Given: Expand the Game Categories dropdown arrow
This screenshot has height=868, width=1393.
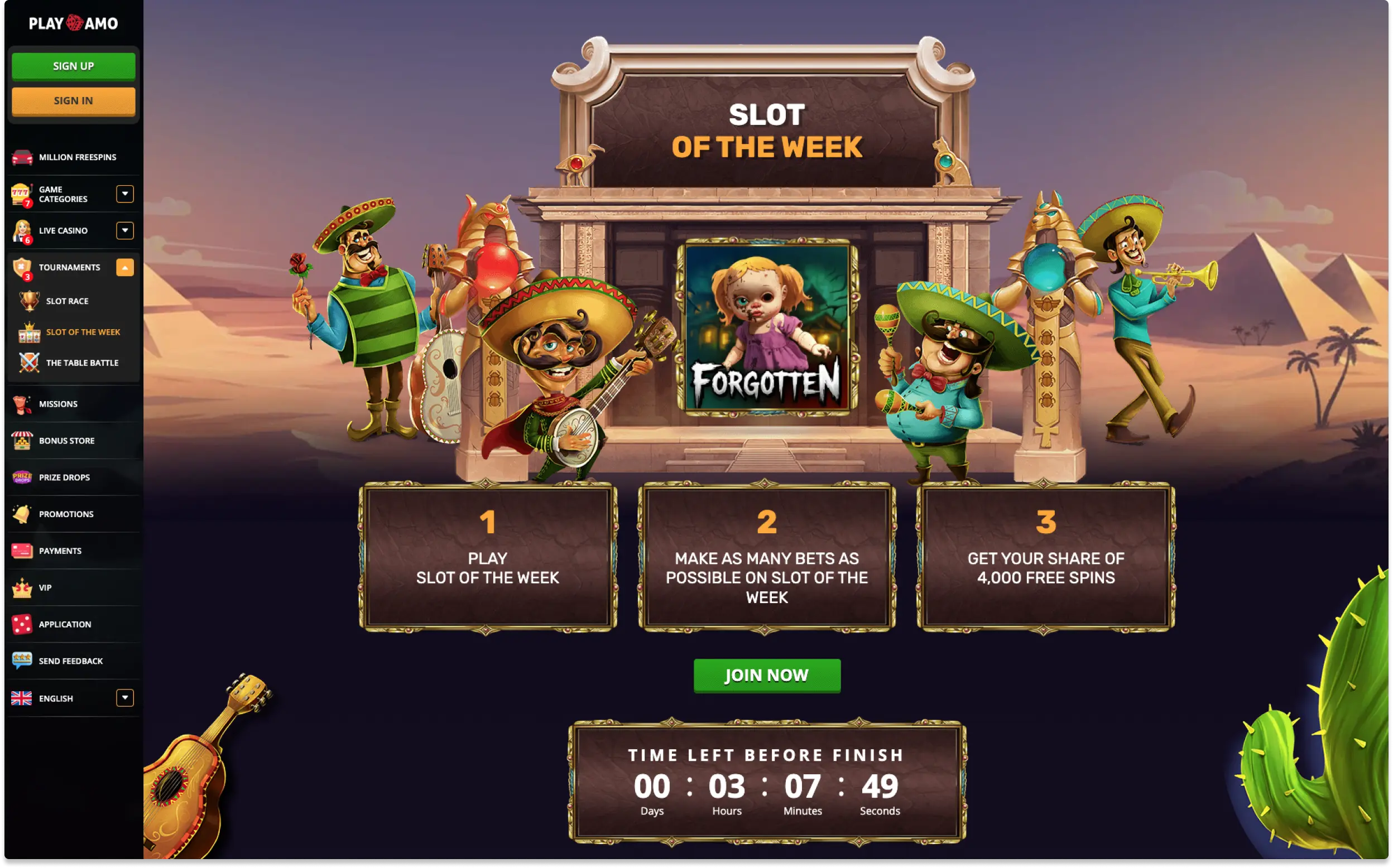Looking at the screenshot, I should coord(124,194).
